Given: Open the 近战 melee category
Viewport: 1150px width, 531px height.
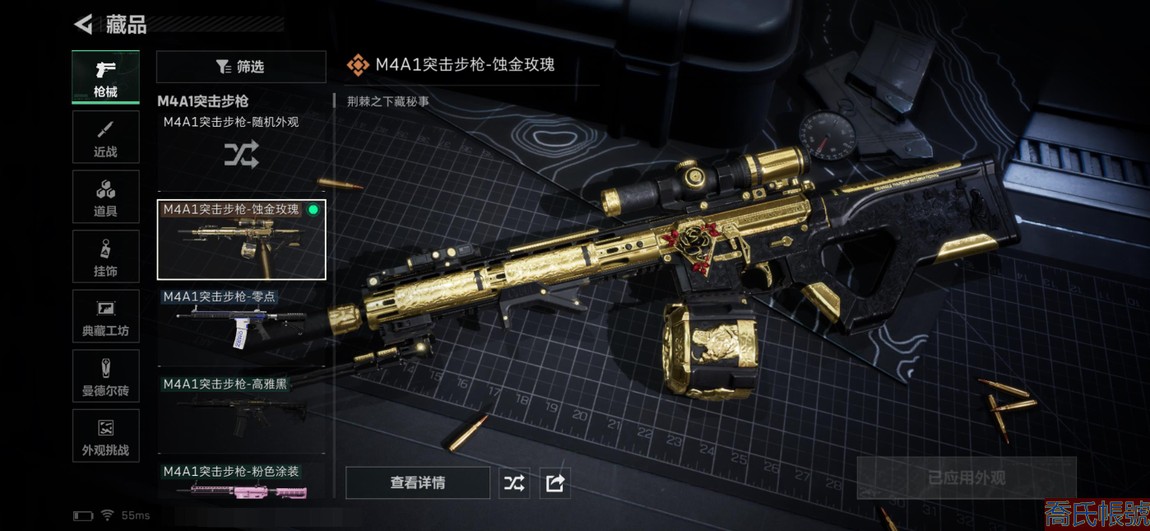Looking at the screenshot, I should [105, 138].
